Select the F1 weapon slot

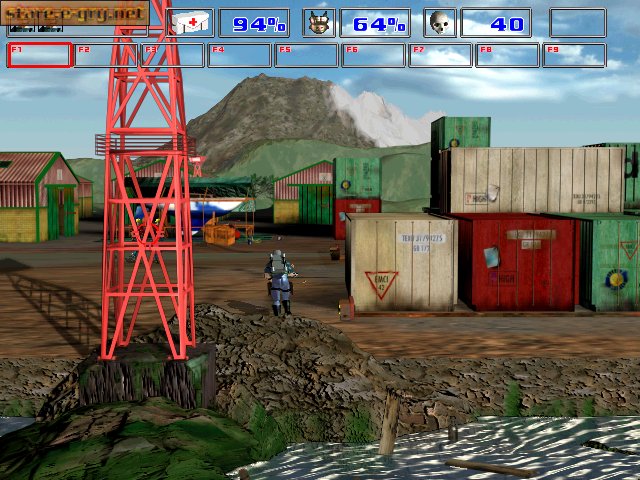pyautogui.click(x=39, y=55)
